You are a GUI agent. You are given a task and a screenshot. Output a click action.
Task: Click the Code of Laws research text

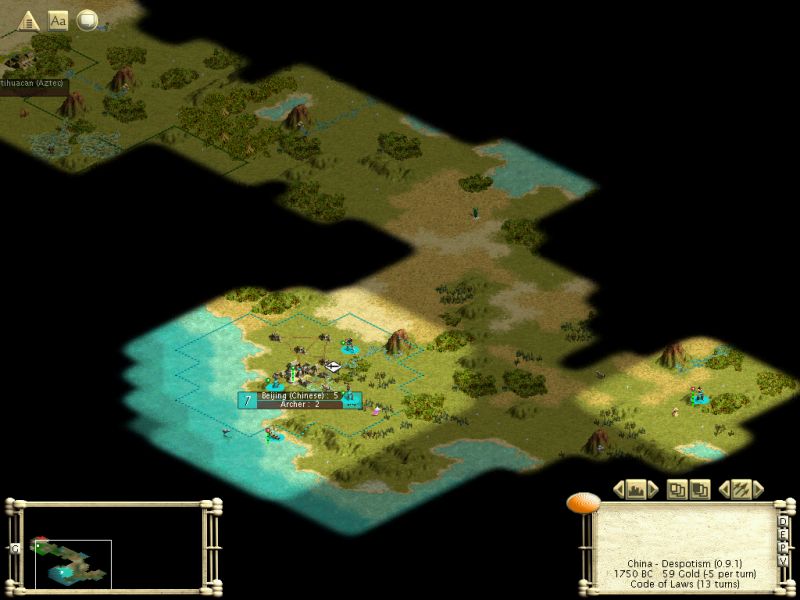coord(685,584)
